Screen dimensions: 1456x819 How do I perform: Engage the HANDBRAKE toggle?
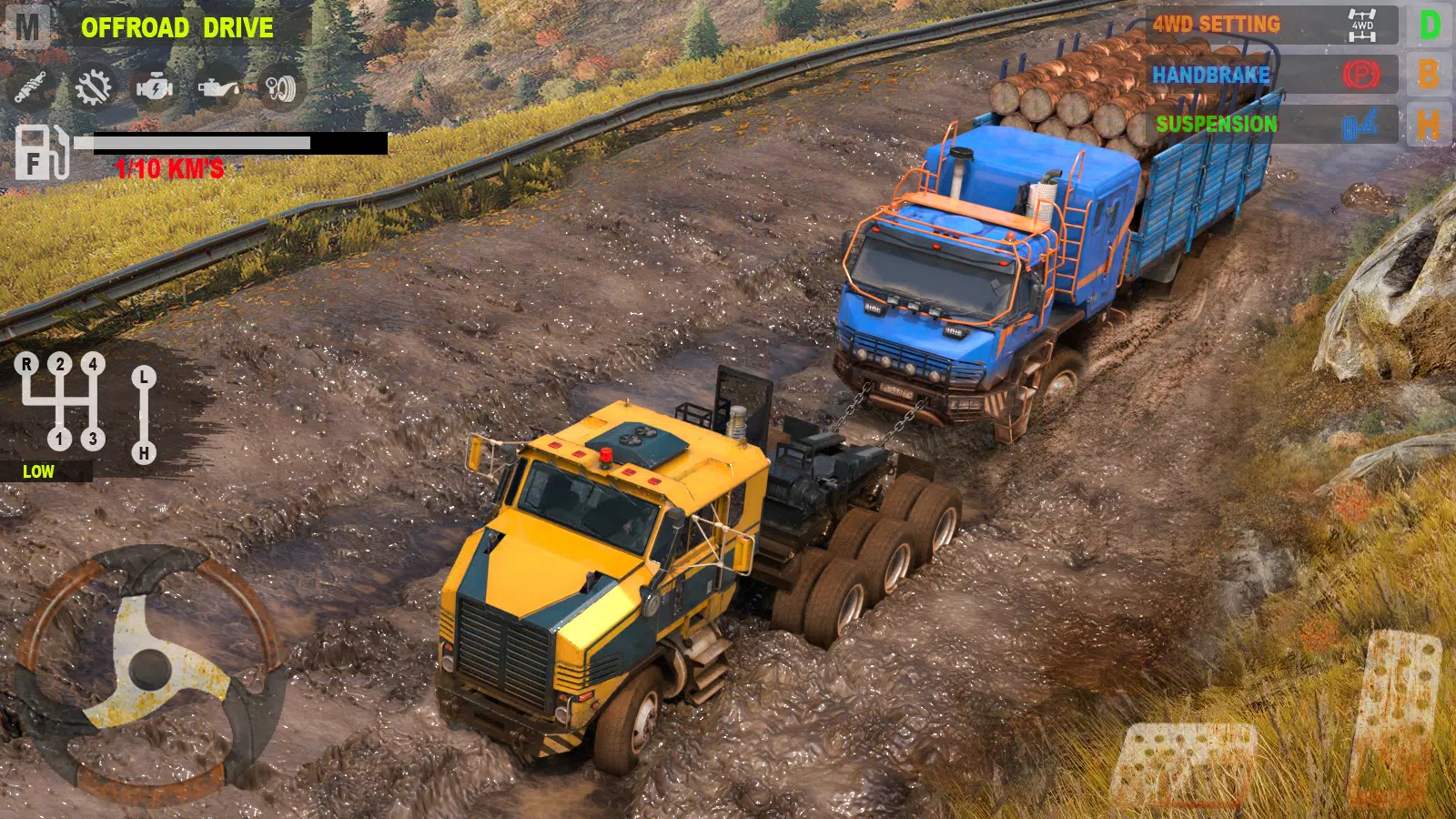pos(1210,76)
